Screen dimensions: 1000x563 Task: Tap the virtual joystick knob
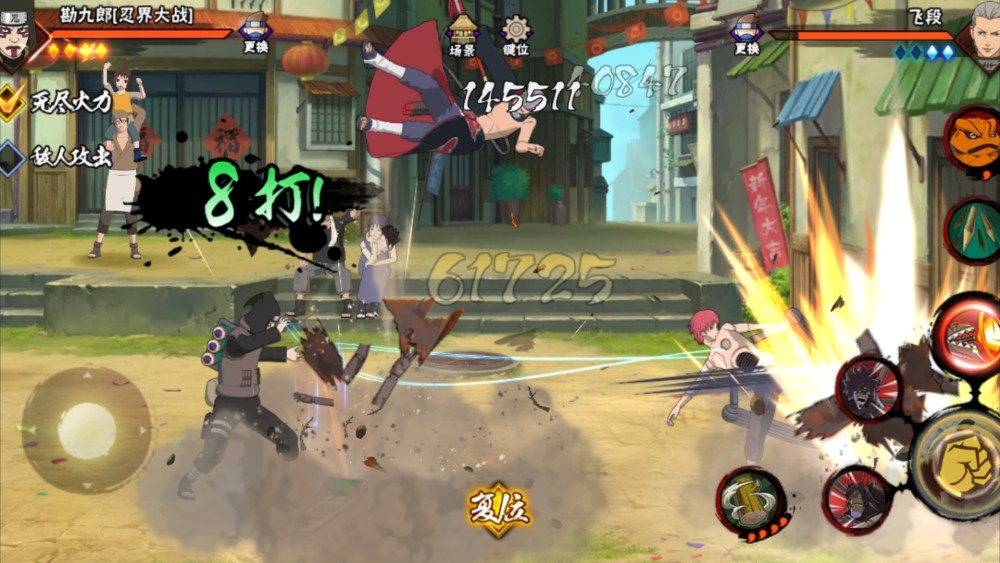[x=87, y=430]
